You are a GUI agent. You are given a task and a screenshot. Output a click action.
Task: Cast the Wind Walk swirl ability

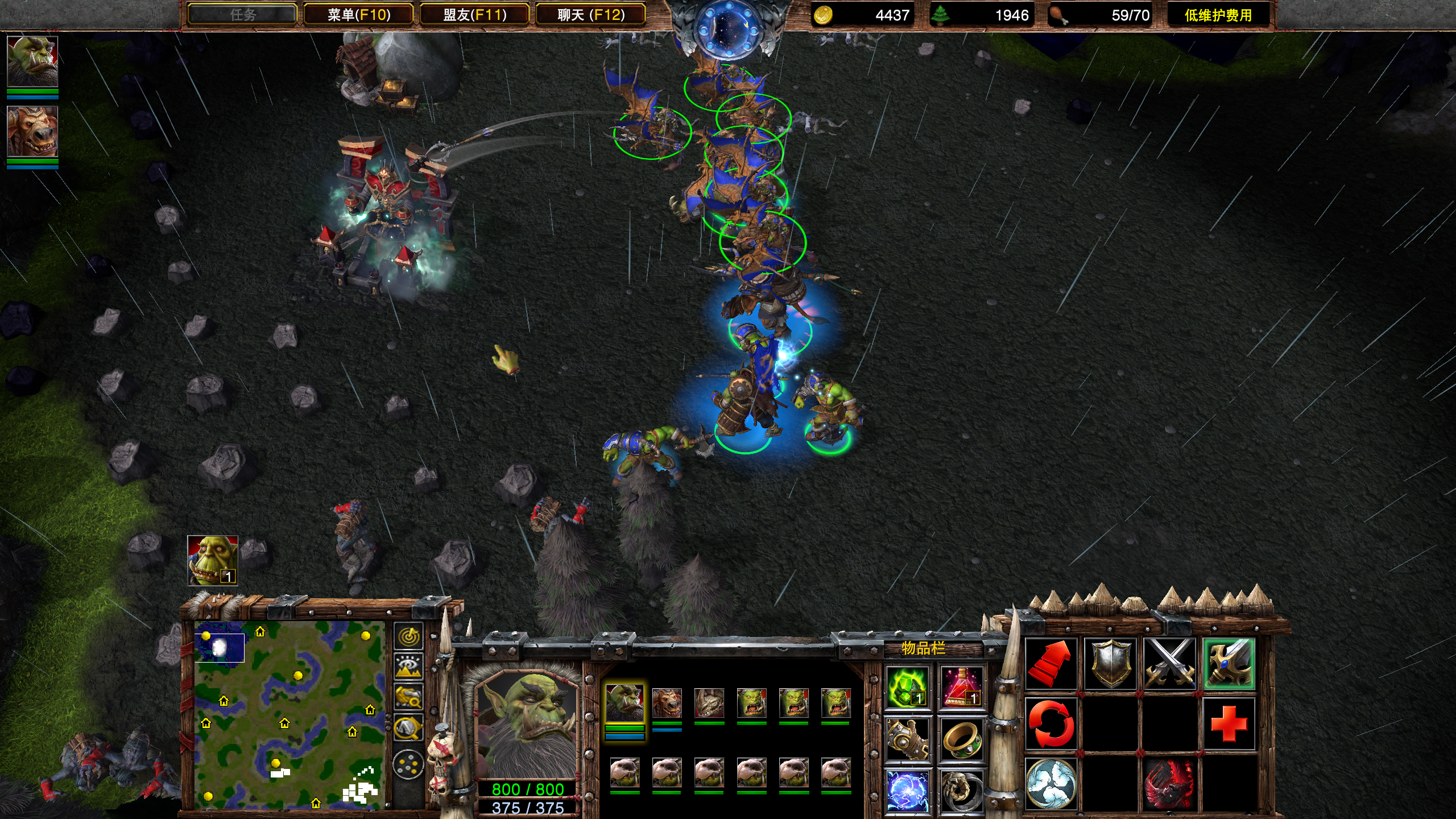1050,784
